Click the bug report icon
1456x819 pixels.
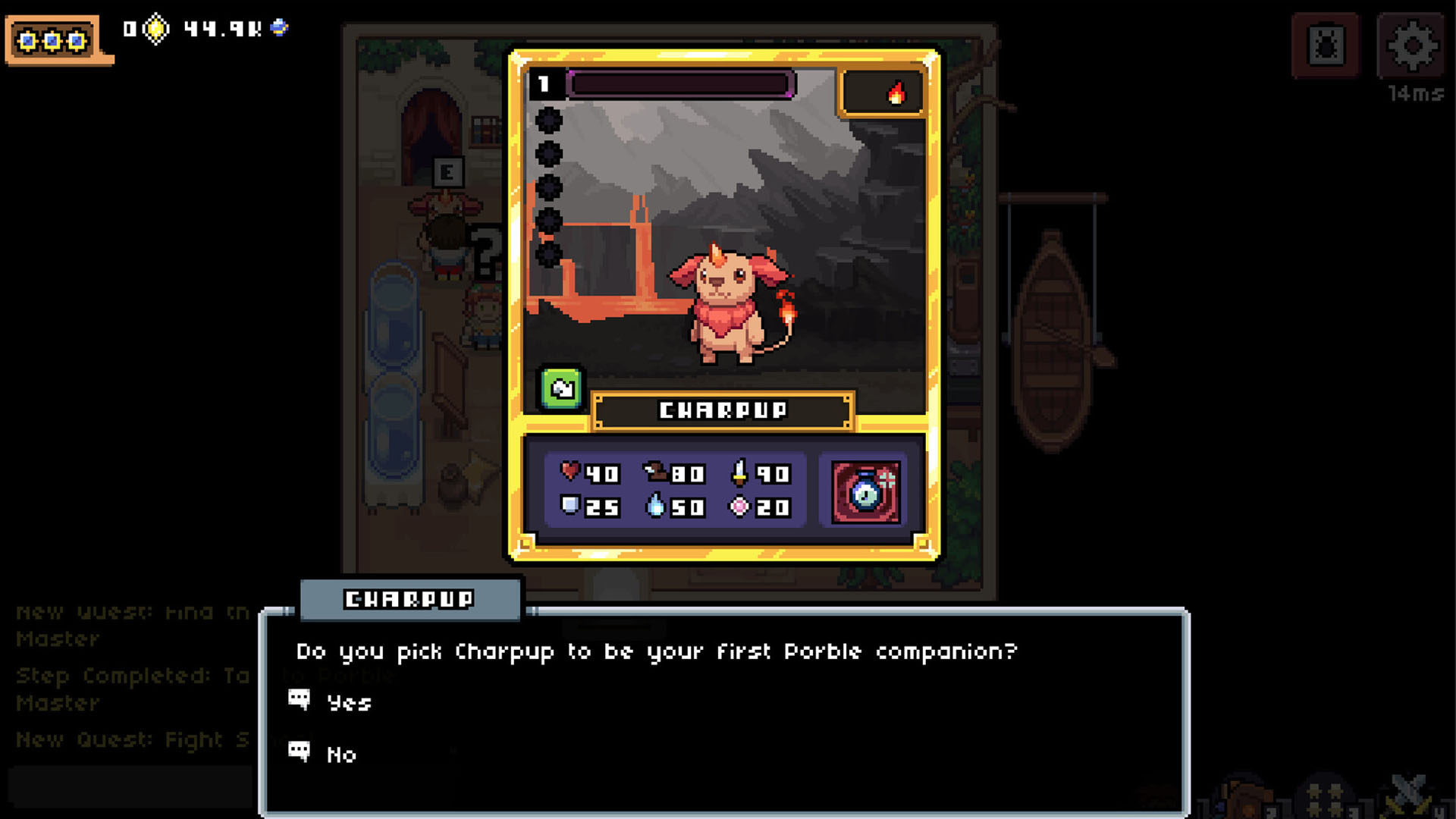(1326, 45)
